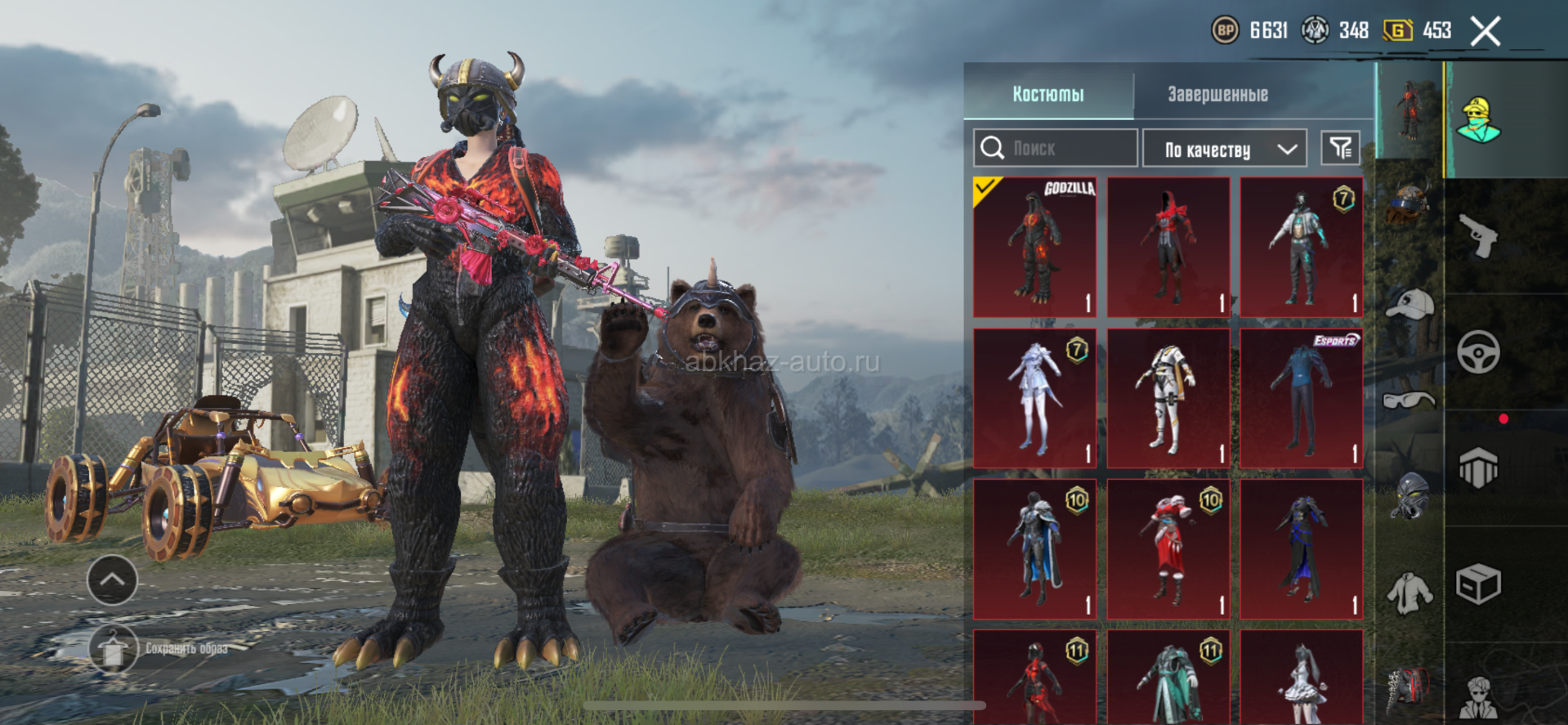
Task: Open the weapon skins pistol category
Action: (1478, 236)
